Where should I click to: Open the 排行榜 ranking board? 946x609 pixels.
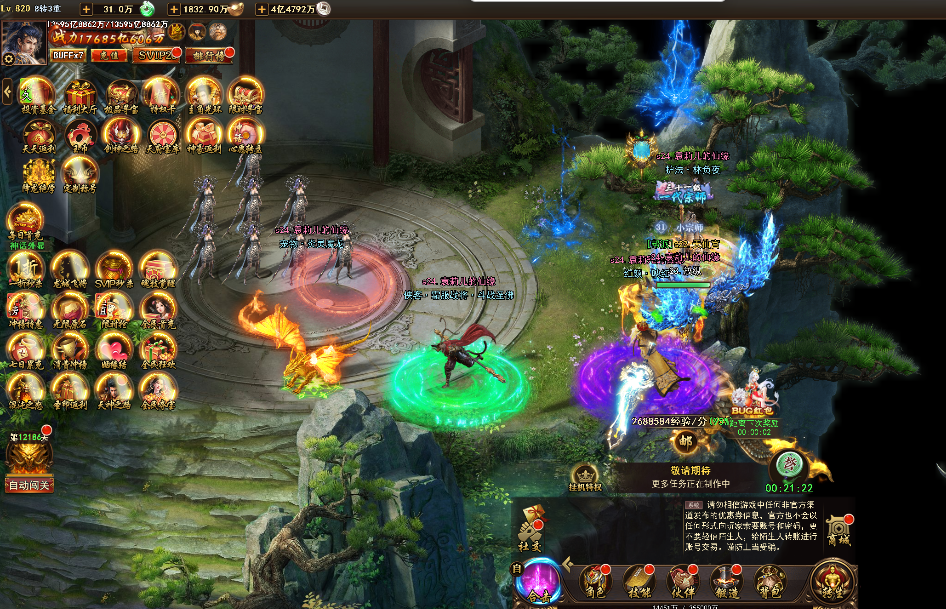pyautogui.click(x=209, y=55)
